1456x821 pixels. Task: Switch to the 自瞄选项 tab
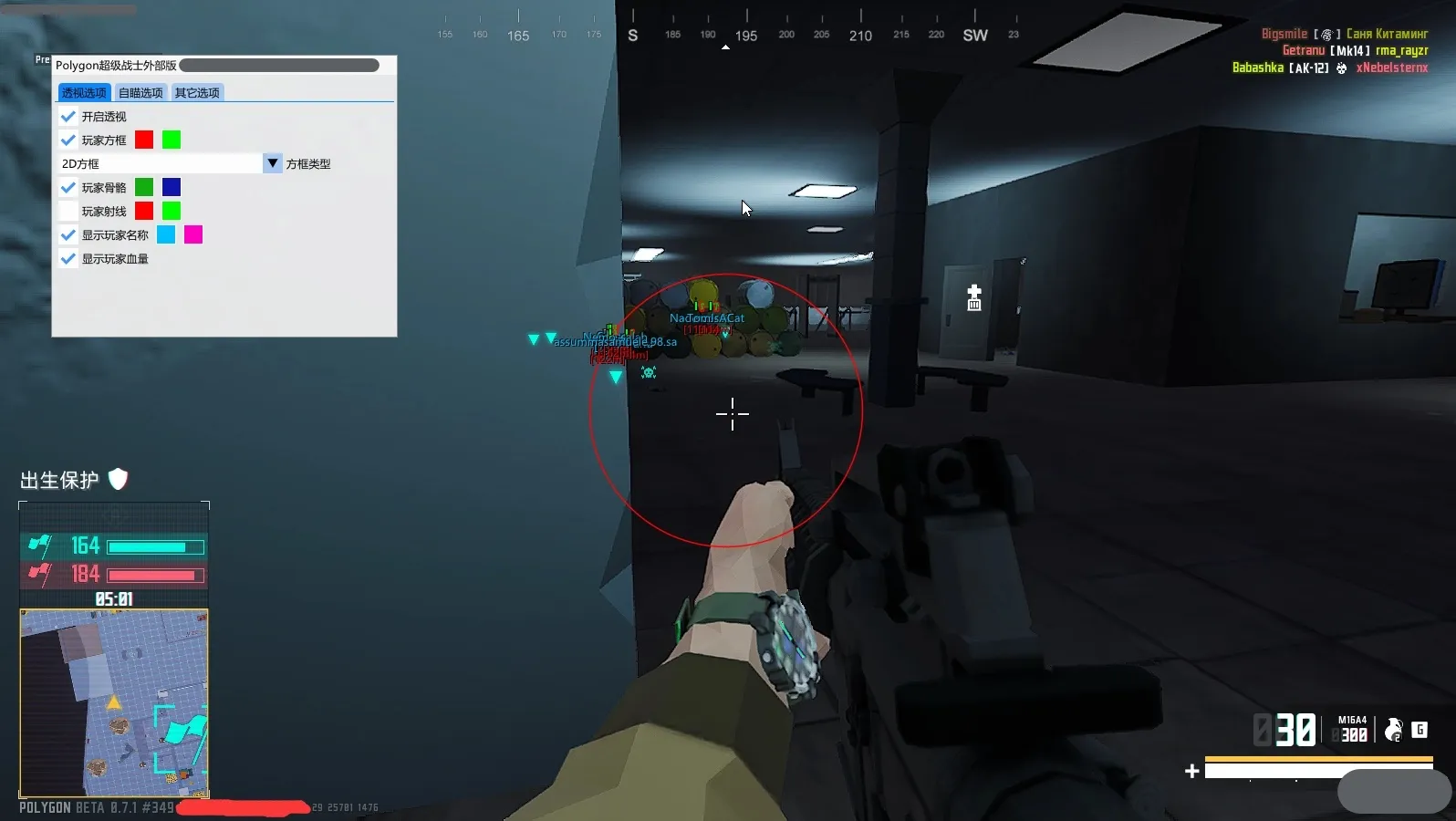(140, 92)
